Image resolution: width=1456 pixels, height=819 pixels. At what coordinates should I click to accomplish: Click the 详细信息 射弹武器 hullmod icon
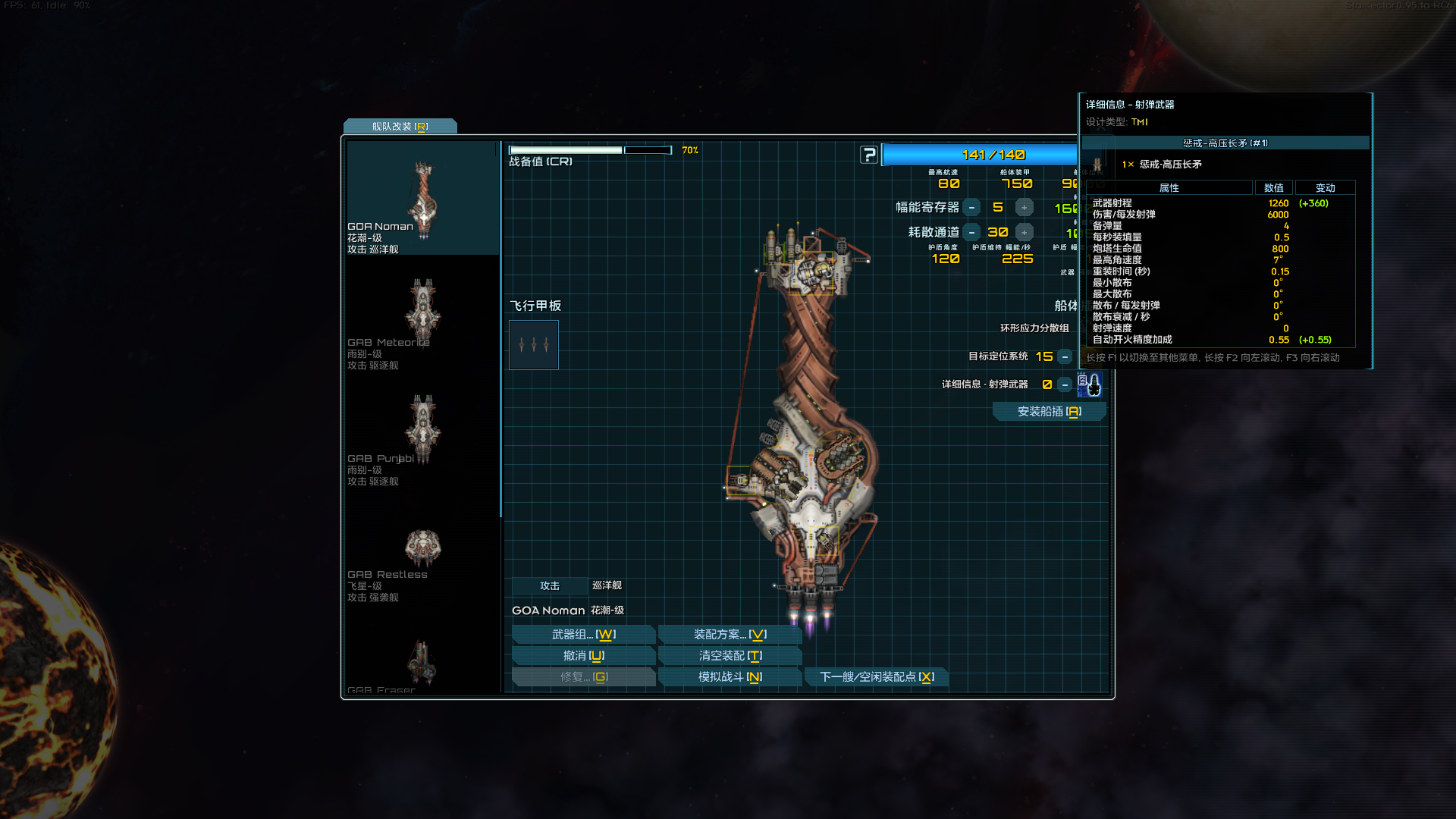pos(1090,385)
